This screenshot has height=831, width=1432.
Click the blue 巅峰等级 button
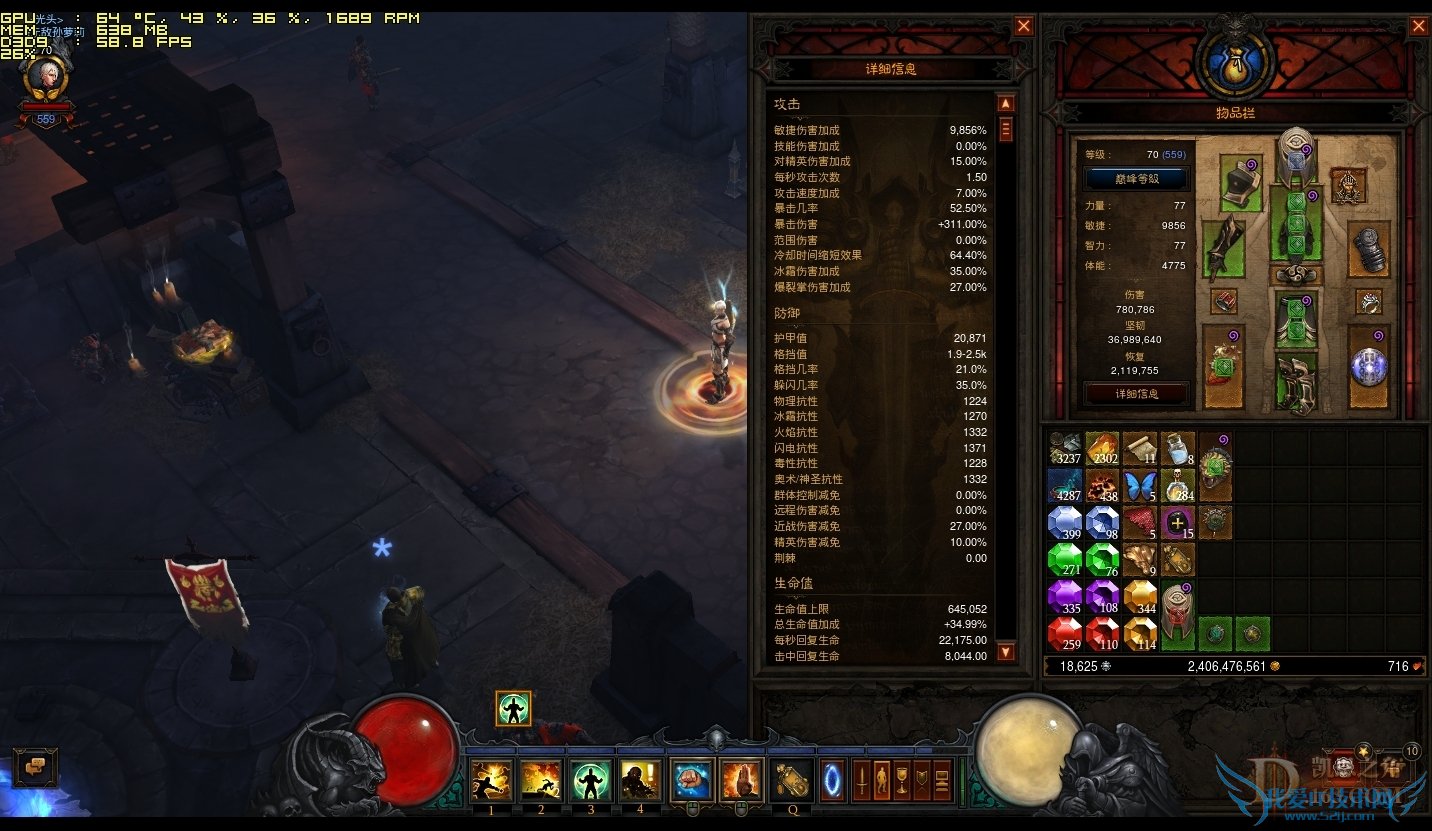[x=1137, y=178]
